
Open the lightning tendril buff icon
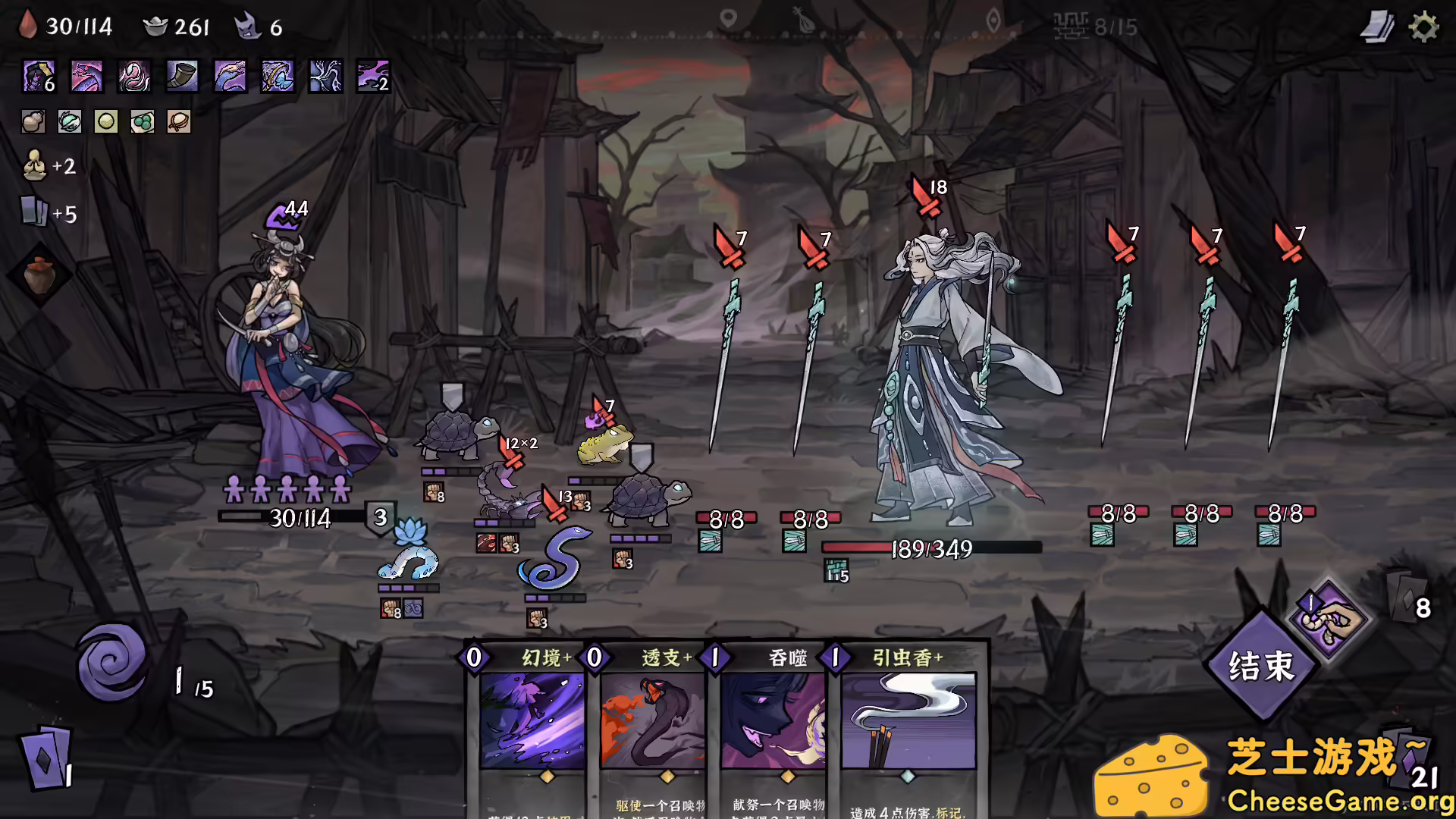pyautogui.click(x=323, y=76)
